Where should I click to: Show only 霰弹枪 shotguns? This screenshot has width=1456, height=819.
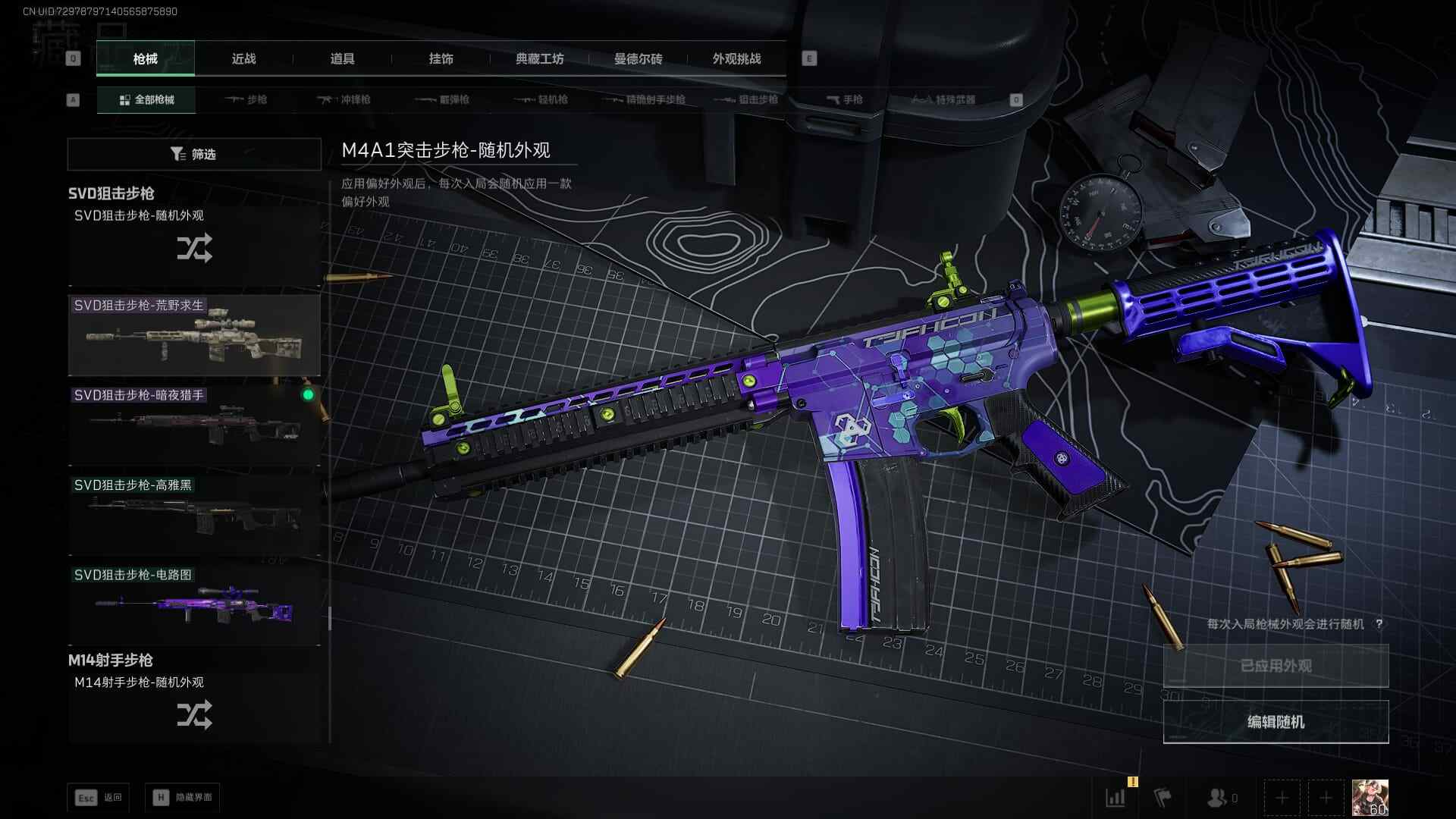(443, 99)
